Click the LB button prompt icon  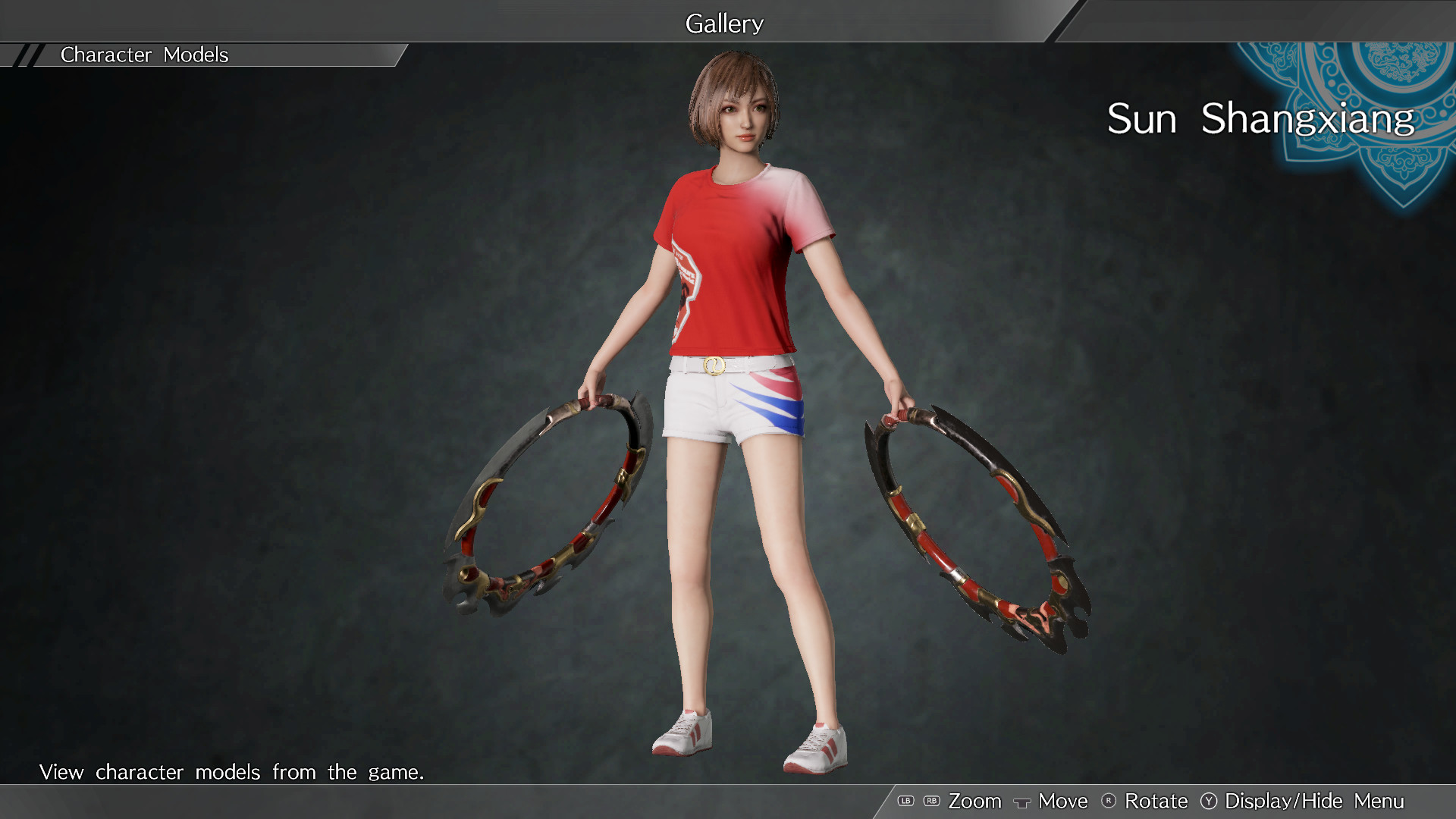coord(905,801)
